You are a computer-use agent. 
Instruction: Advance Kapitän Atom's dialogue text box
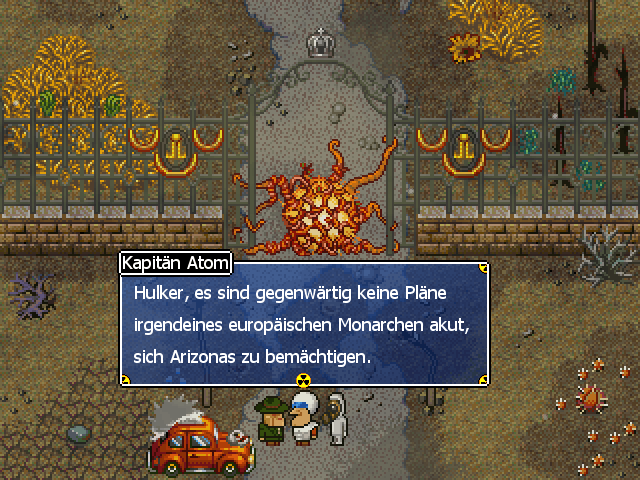[x=303, y=322]
